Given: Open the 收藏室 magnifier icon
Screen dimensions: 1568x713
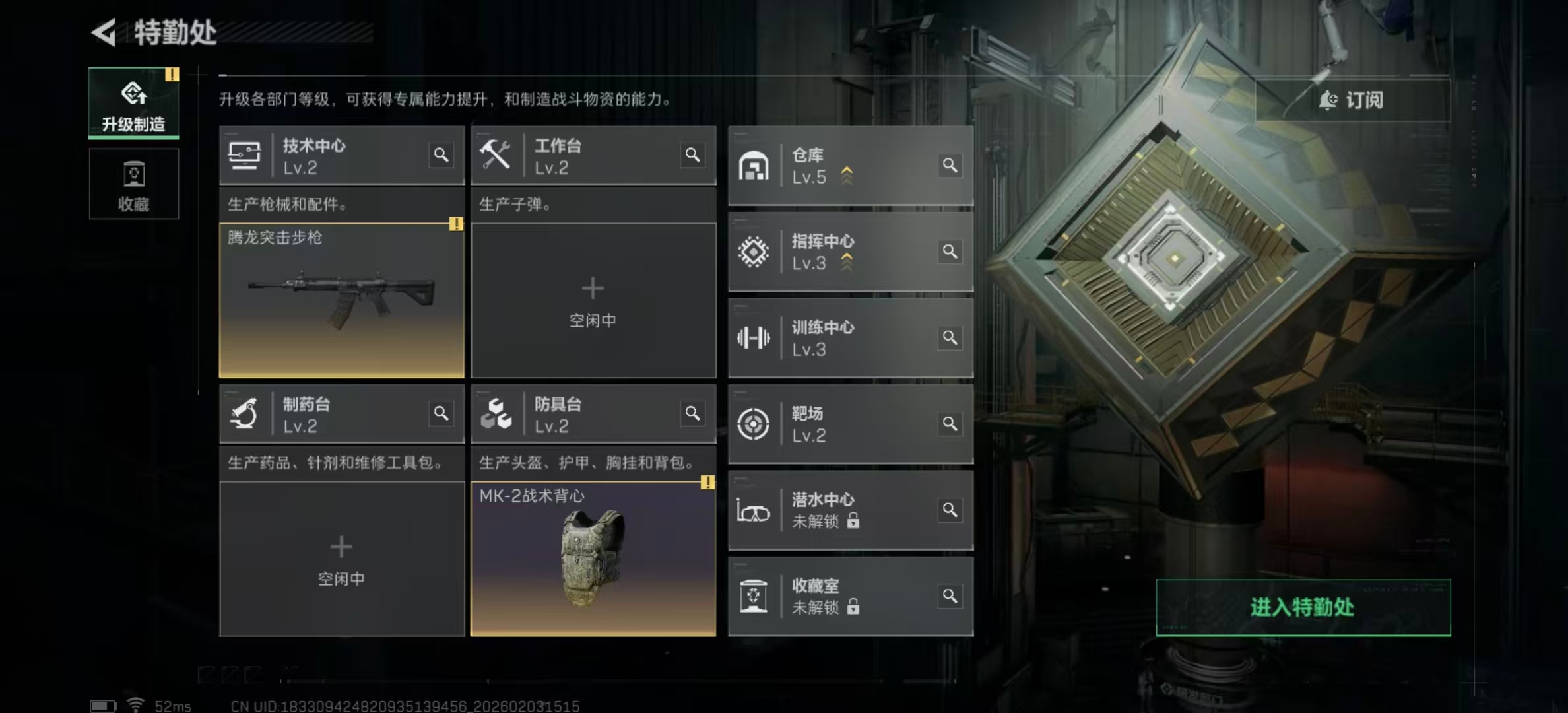Looking at the screenshot, I should [950, 595].
